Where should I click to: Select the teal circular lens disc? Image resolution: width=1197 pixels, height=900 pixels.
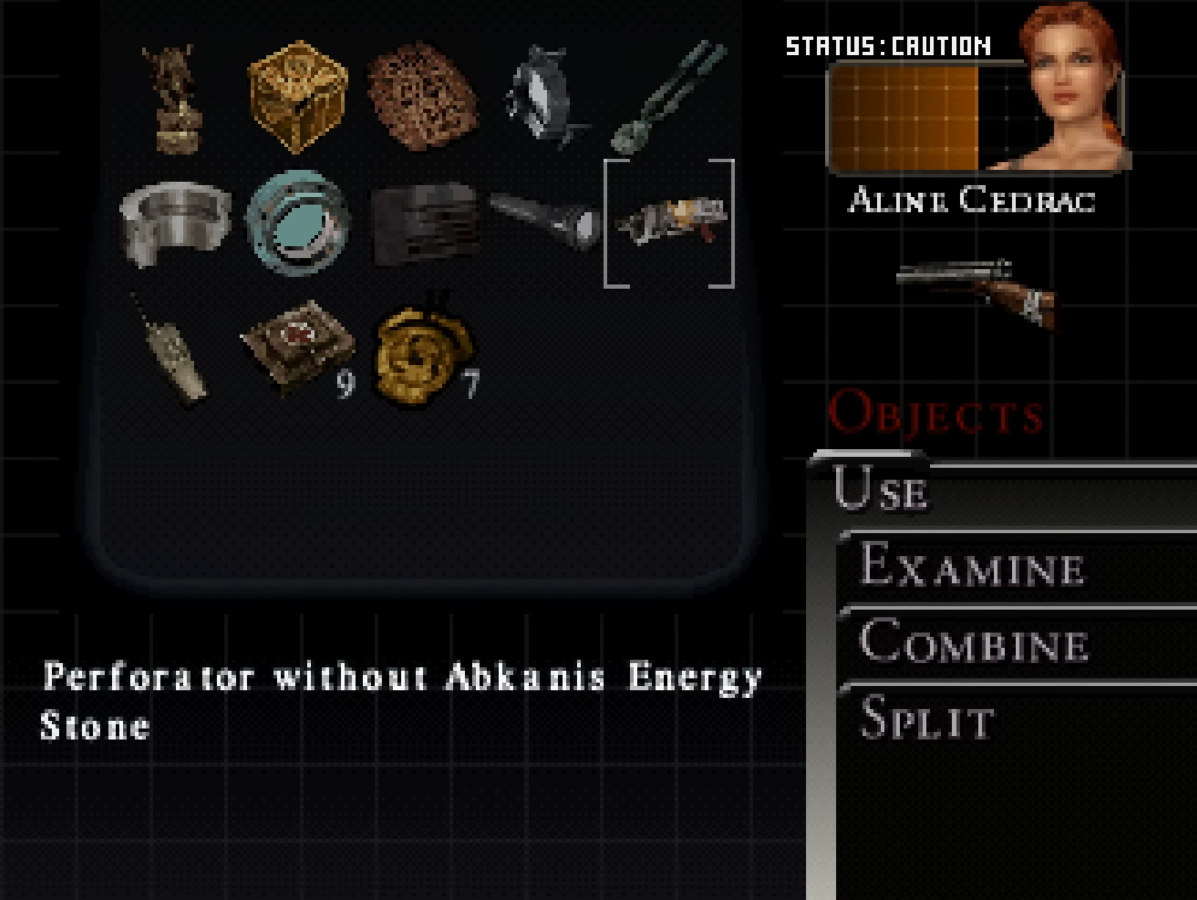click(298, 222)
